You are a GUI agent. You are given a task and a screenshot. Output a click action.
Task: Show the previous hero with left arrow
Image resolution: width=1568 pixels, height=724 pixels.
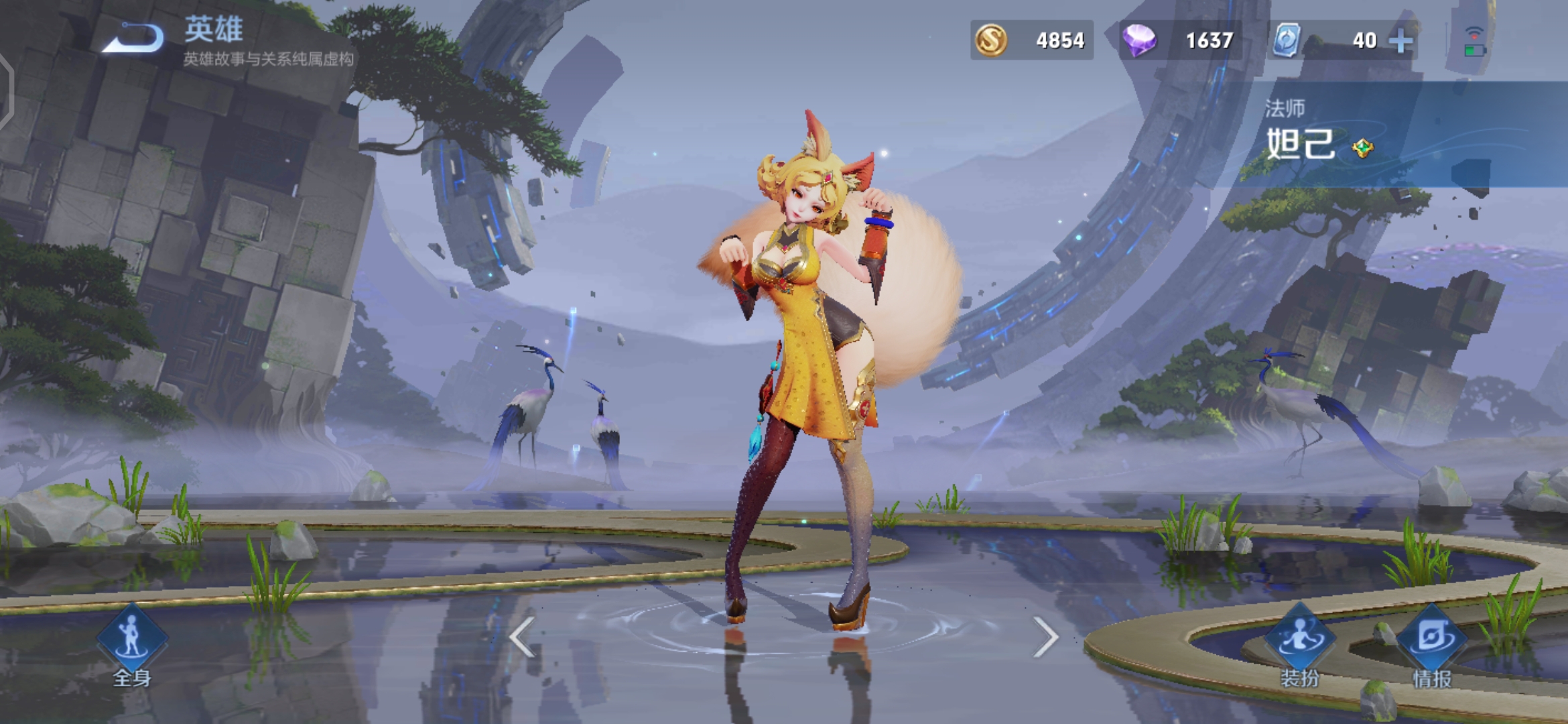pyautogui.click(x=522, y=636)
